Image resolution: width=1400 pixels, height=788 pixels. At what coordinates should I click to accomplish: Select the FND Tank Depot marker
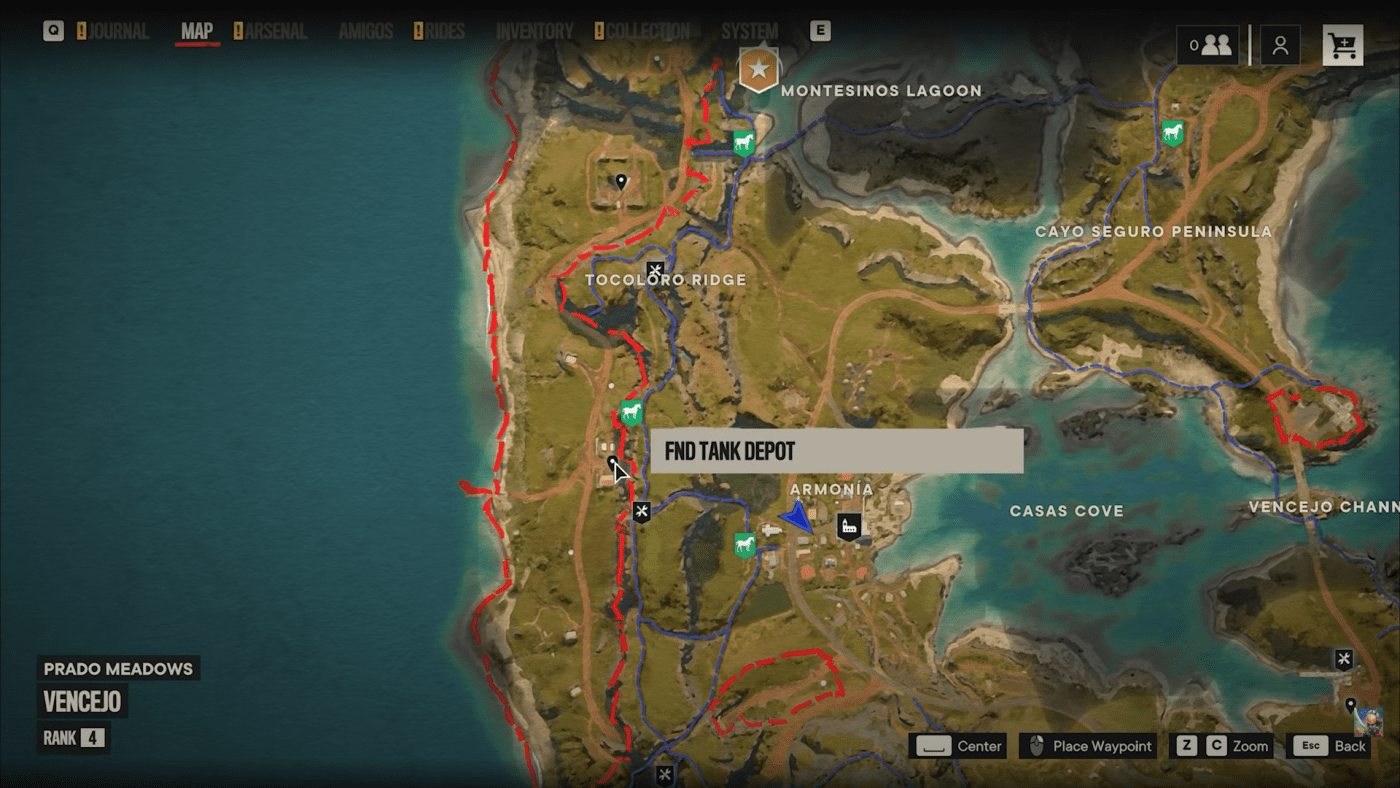coord(614,461)
